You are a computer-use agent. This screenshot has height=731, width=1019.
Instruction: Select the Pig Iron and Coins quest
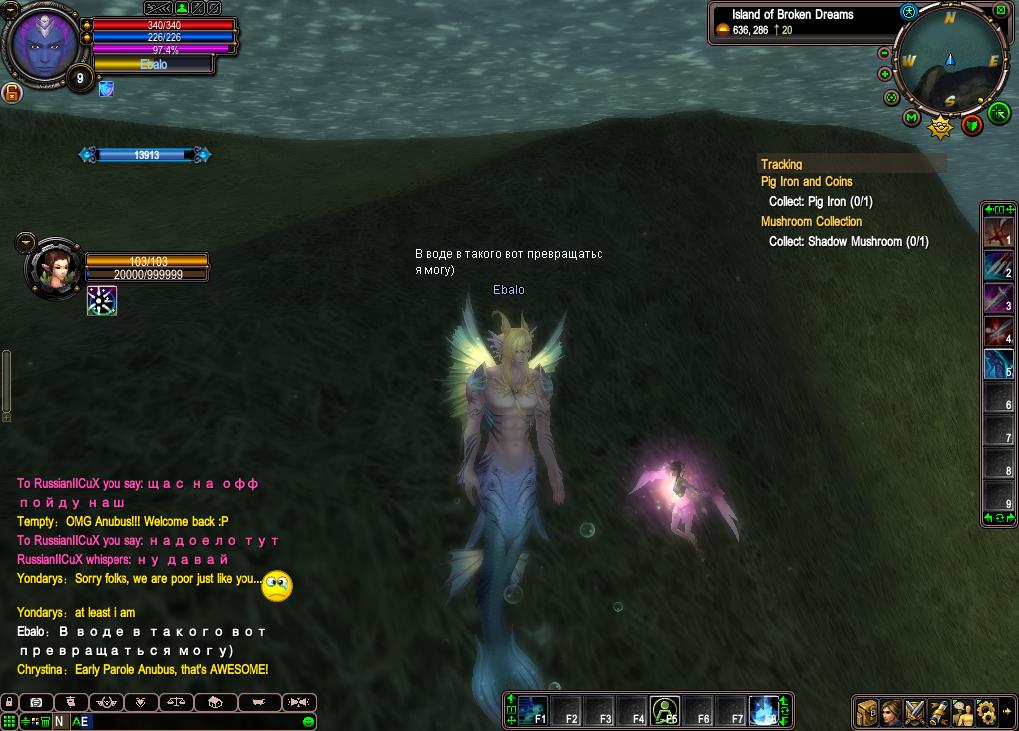(806, 182)
